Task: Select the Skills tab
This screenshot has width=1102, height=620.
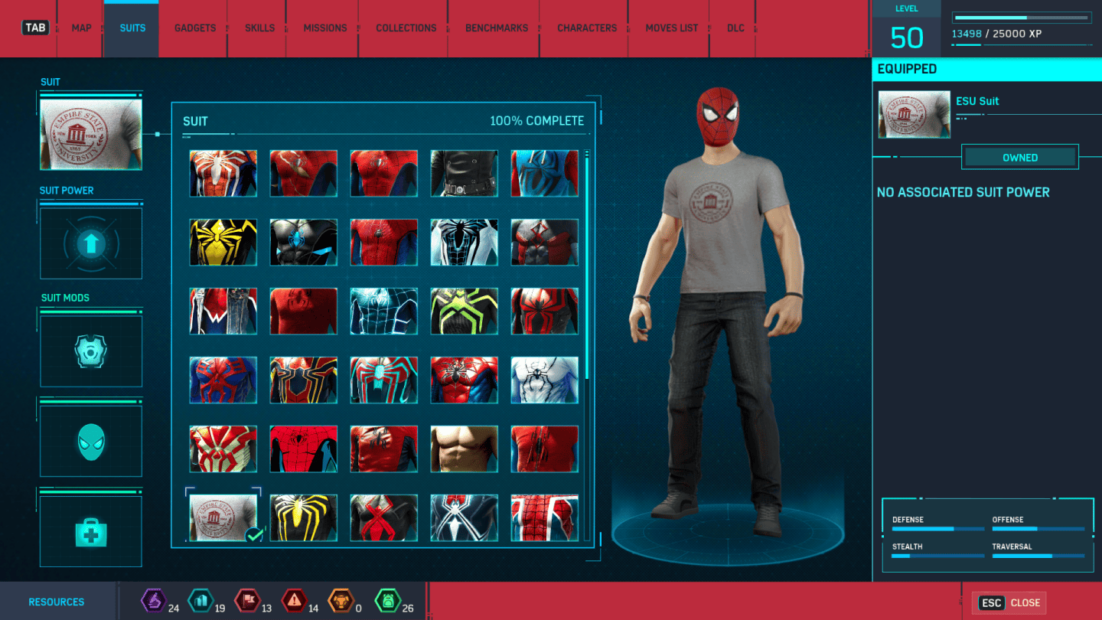Action: point(260,28)
